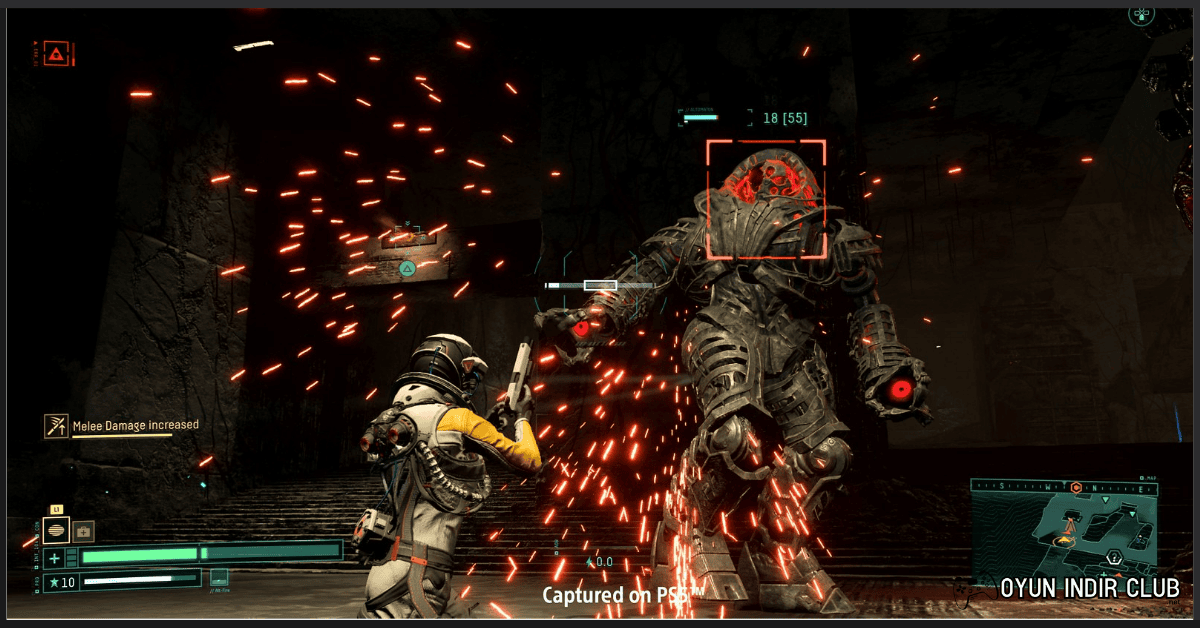The image size is (1200, 628).
Task: Click the circular icon in top-right corner
Action: coord(1141,13)
